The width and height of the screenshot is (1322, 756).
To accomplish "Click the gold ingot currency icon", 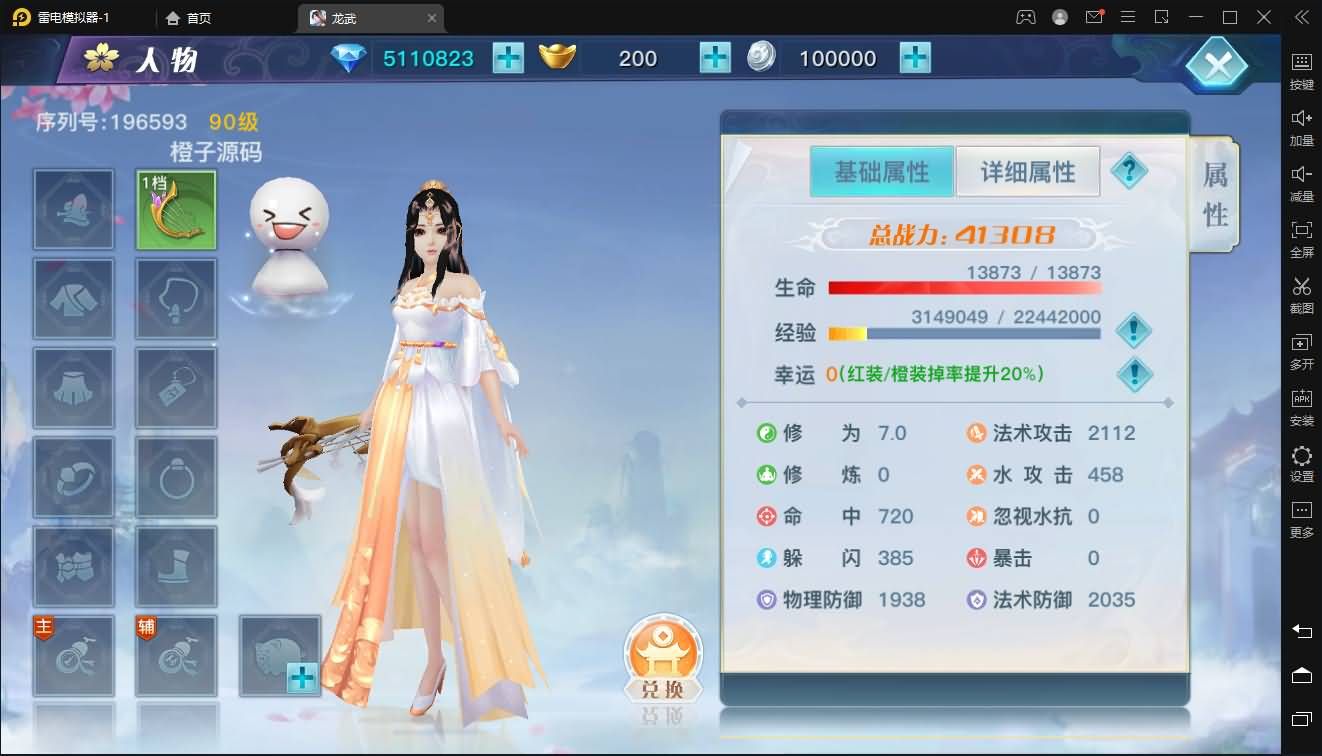I will 557,57.
